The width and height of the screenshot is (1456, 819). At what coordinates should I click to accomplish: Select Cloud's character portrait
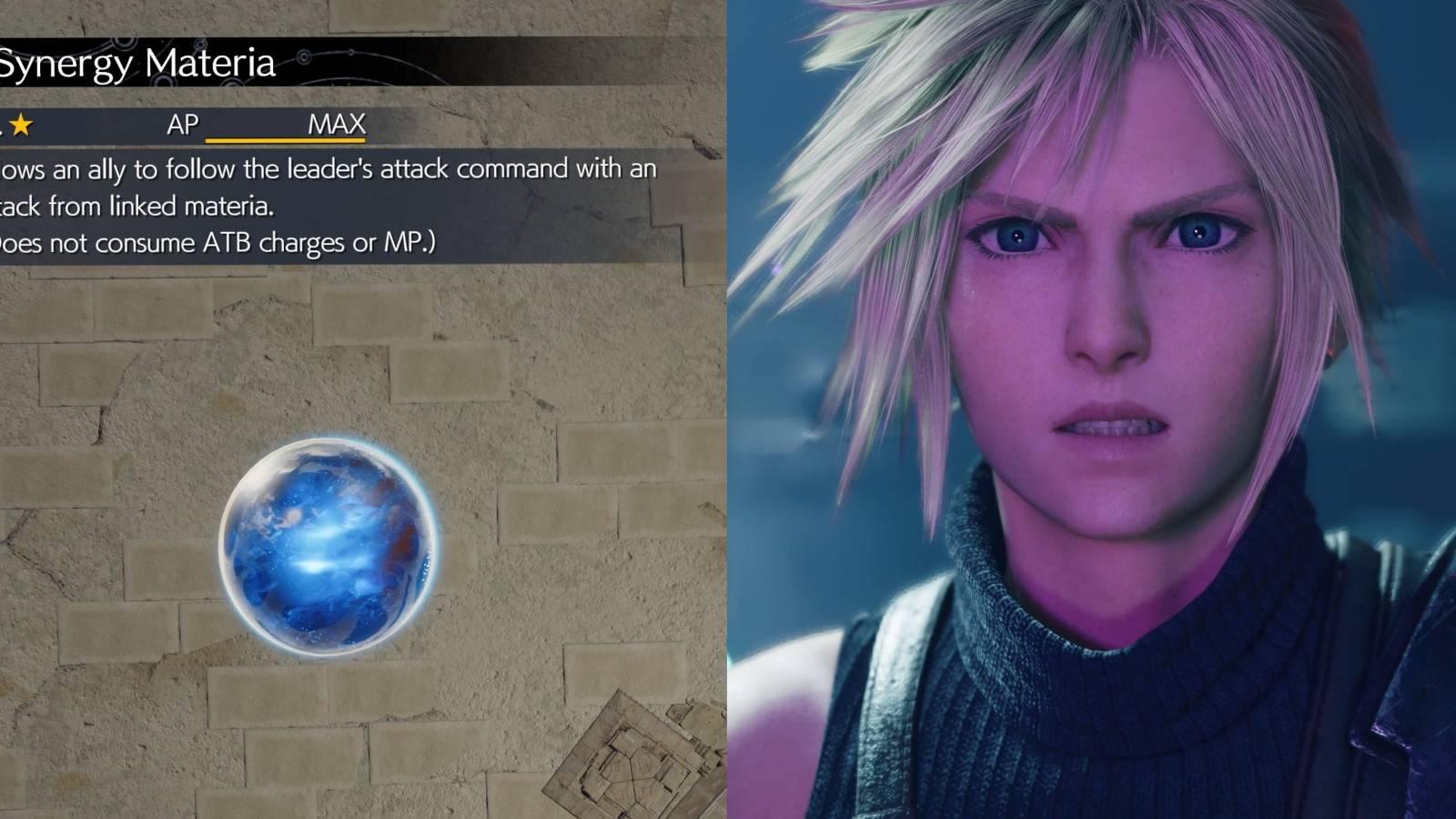click(x=1092, y=364)
